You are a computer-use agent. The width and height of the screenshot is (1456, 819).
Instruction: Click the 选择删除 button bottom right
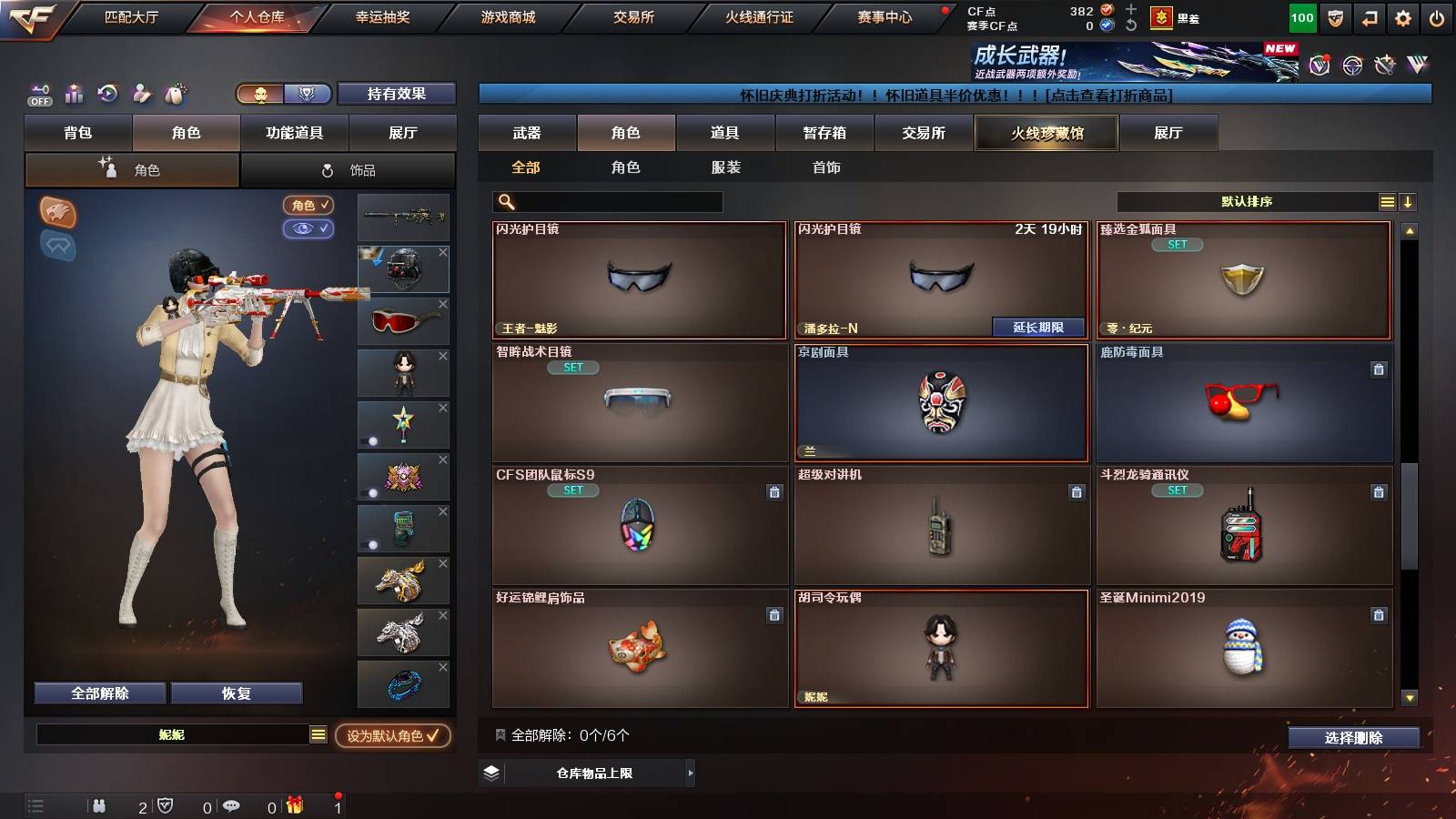1353,738
